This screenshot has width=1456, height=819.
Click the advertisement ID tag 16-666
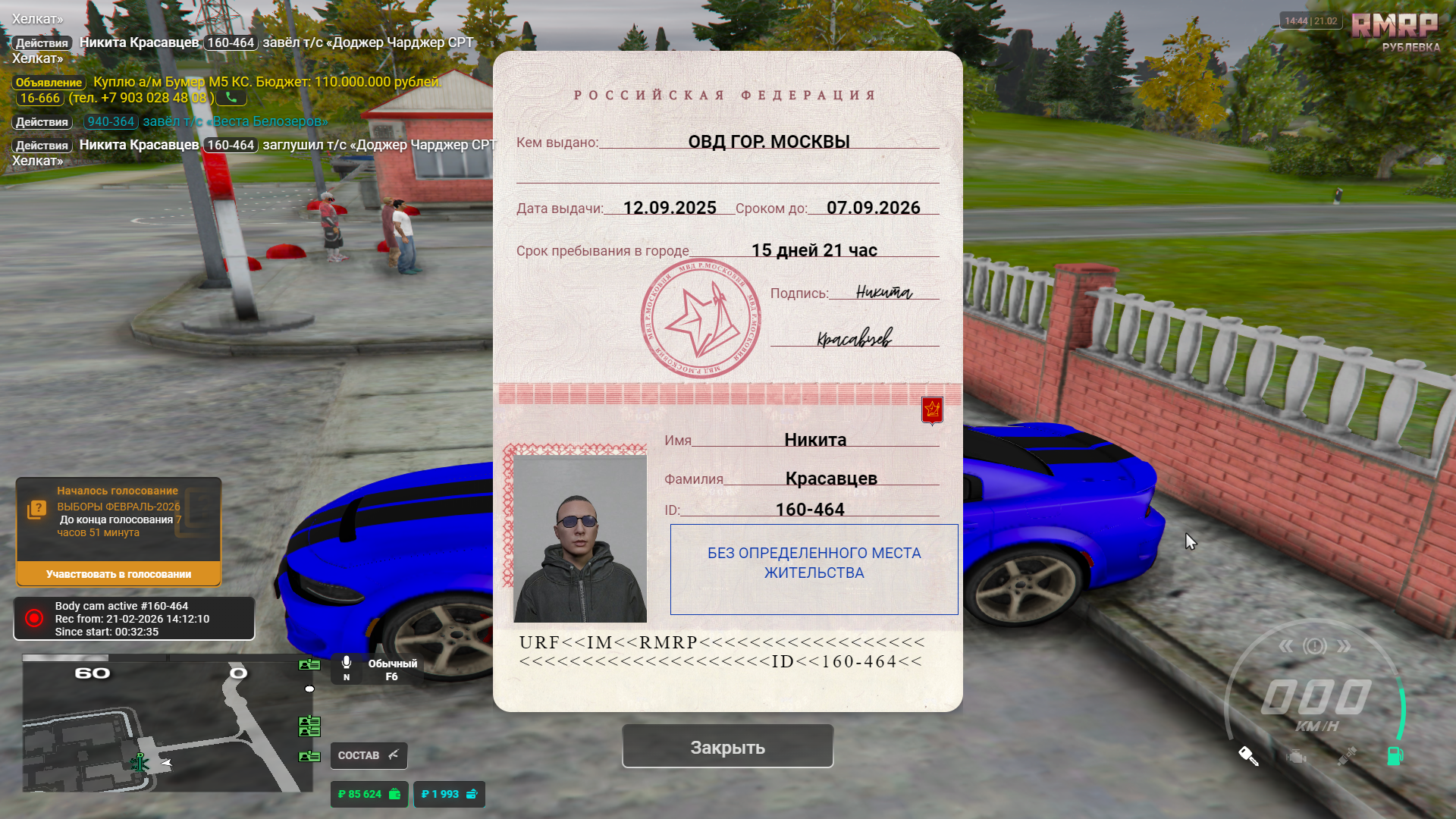pyautogui.click(x=39, y=99)
